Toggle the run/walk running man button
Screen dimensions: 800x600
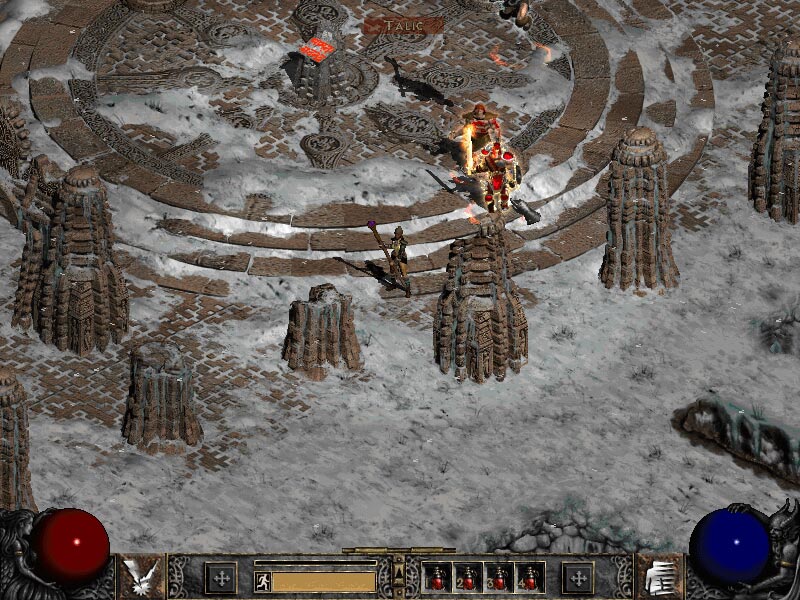pos(263,580)
